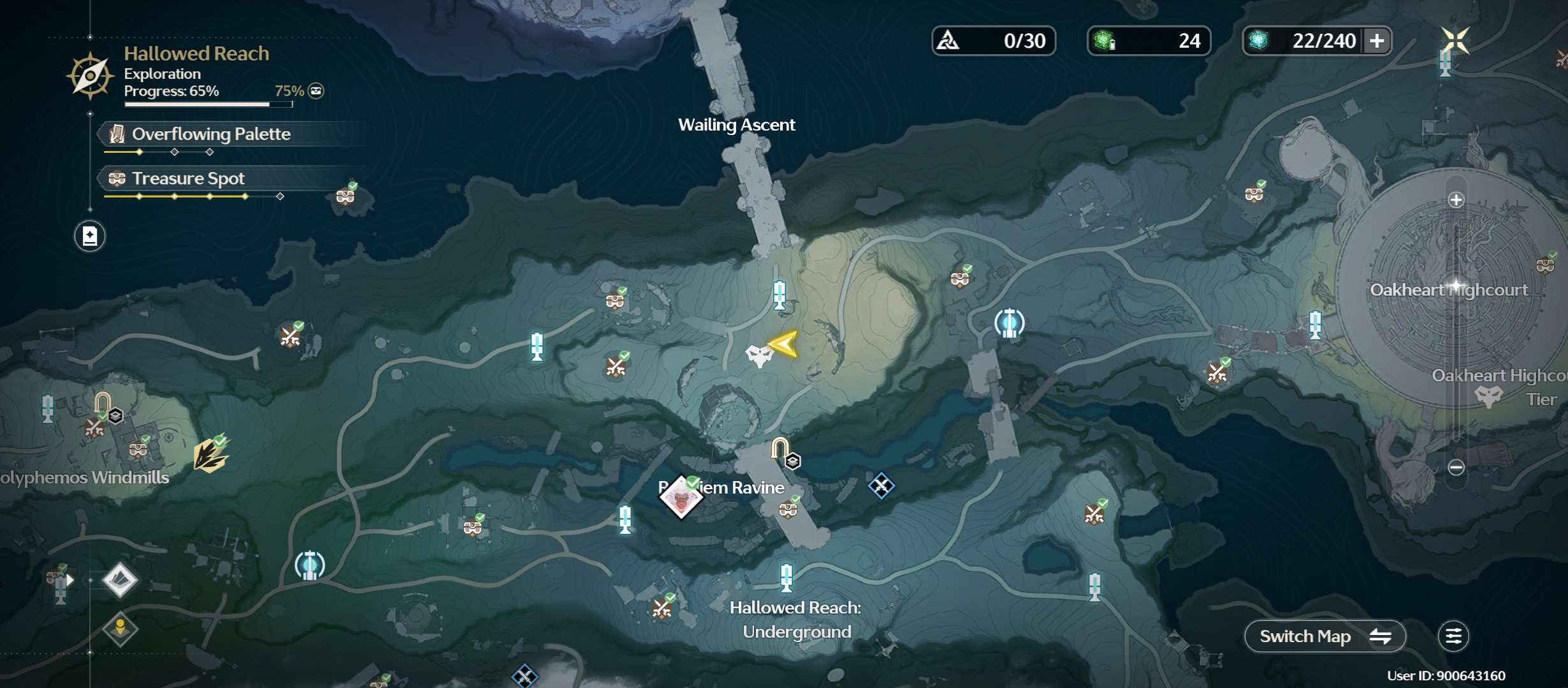
Task: Select the Oakheart Highcourt center marker
Action: 1456,285
